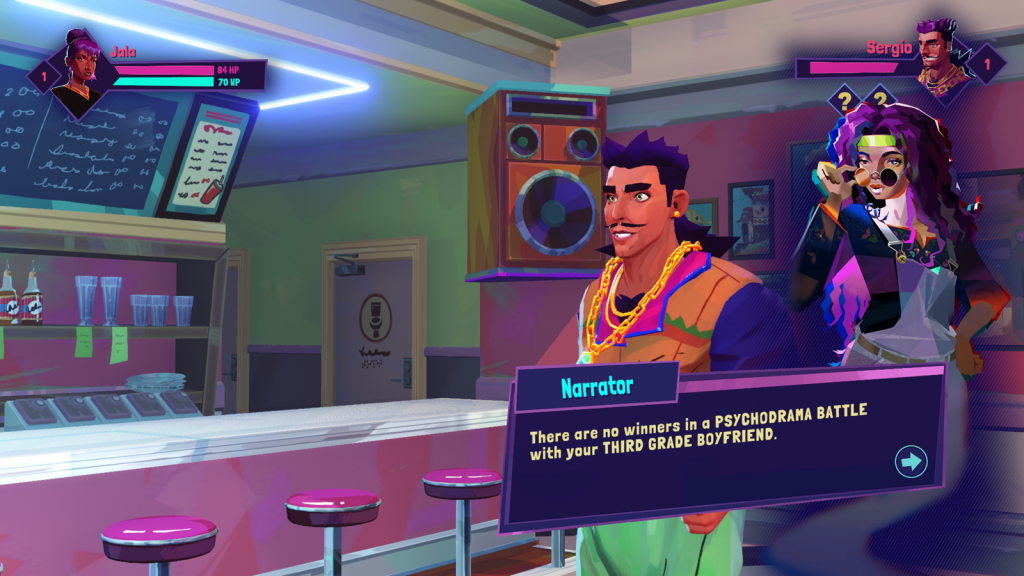Select Sergio's opponent portrait

939,62
